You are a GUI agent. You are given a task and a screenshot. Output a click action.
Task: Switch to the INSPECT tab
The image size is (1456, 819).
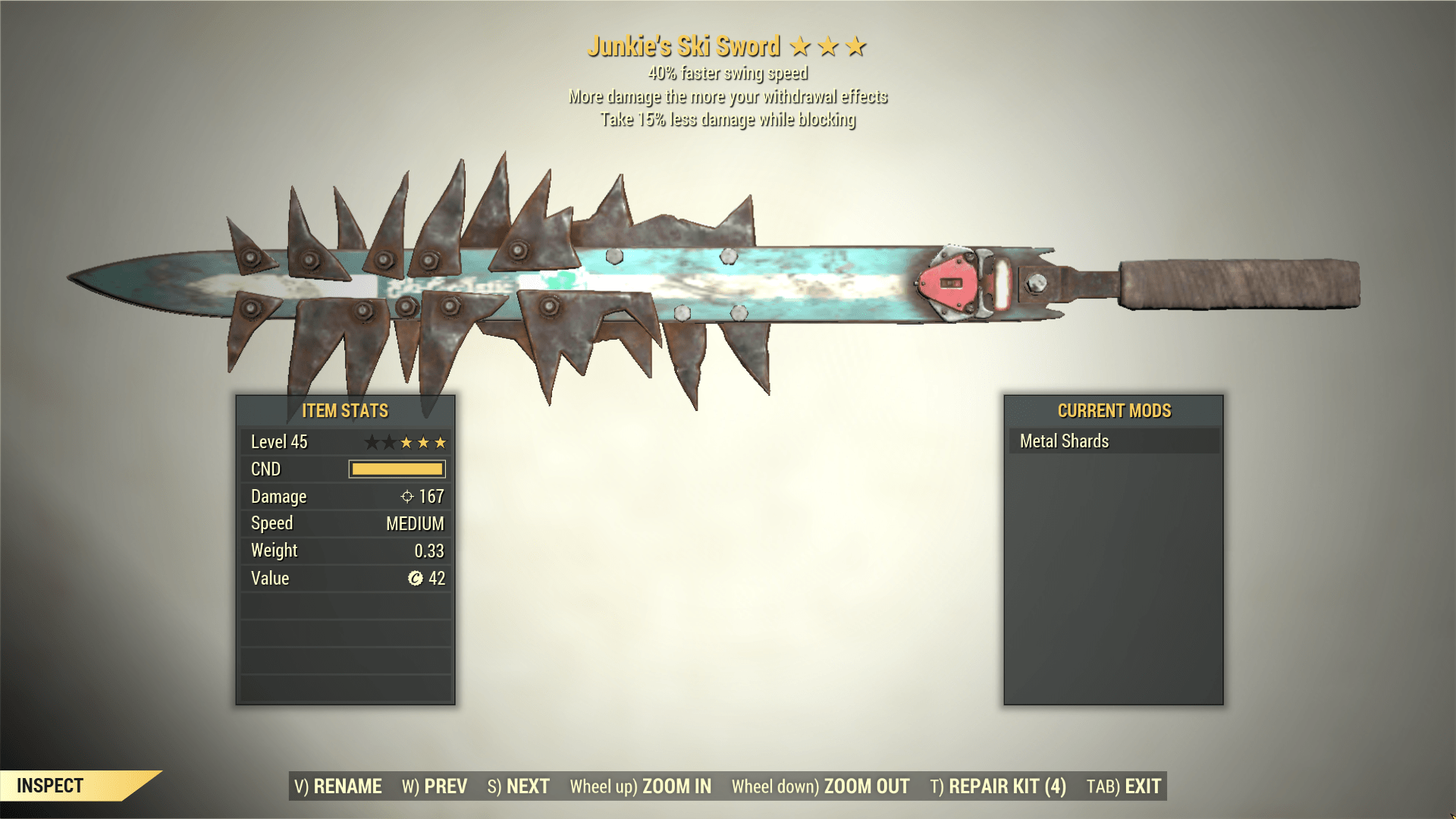click(49, 786)
